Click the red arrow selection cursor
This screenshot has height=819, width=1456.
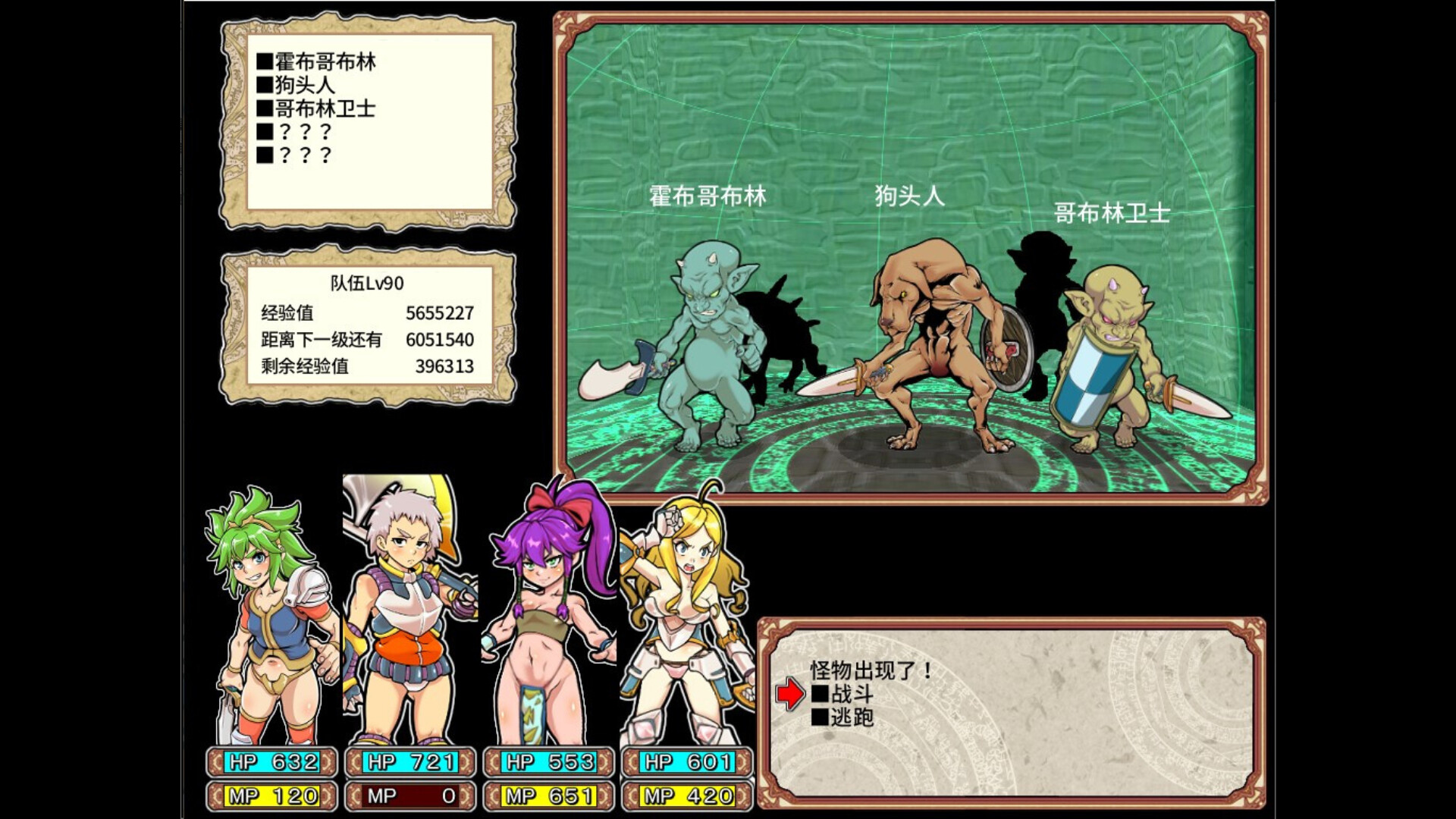[x=789, y=692]
